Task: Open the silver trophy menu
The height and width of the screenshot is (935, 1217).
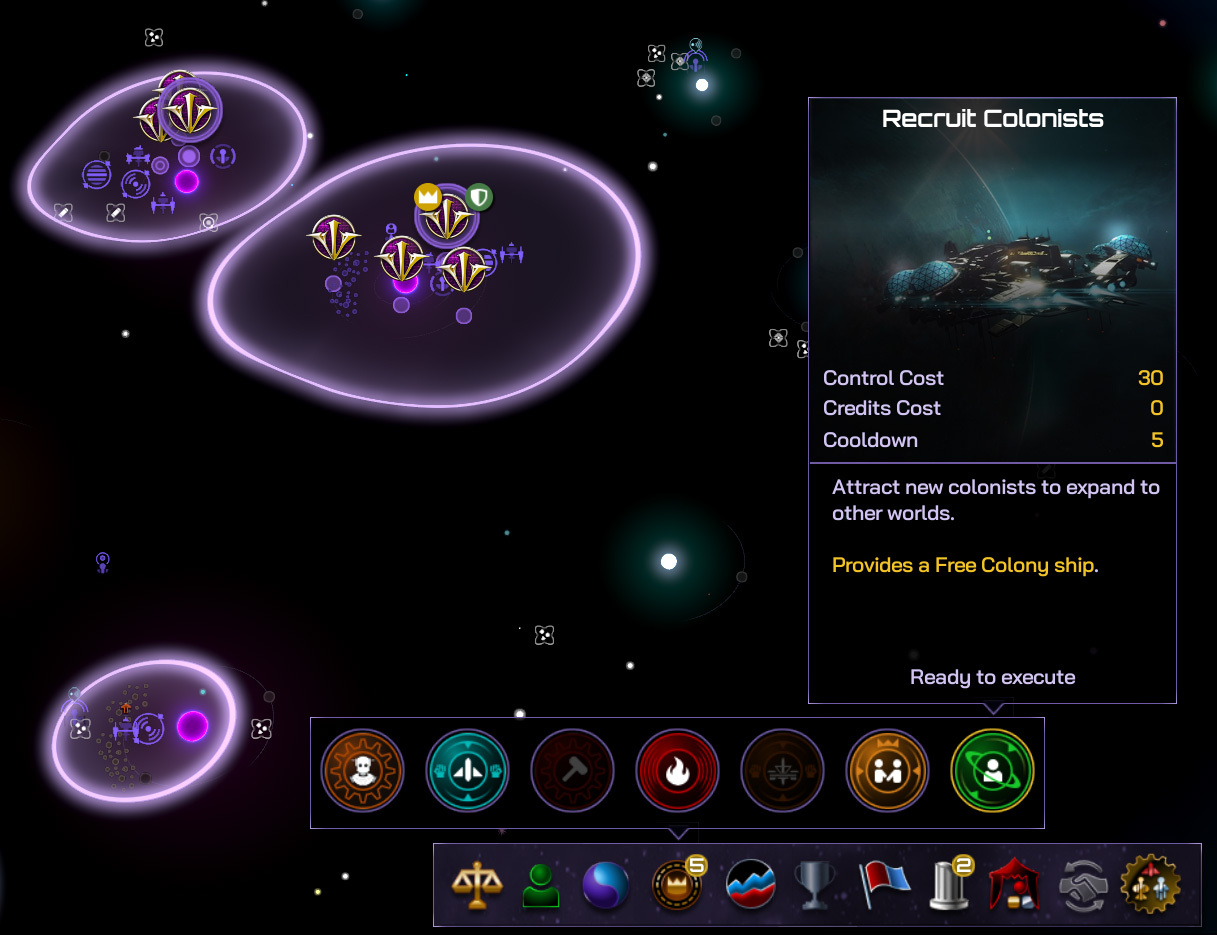Action: coord(815,885)
